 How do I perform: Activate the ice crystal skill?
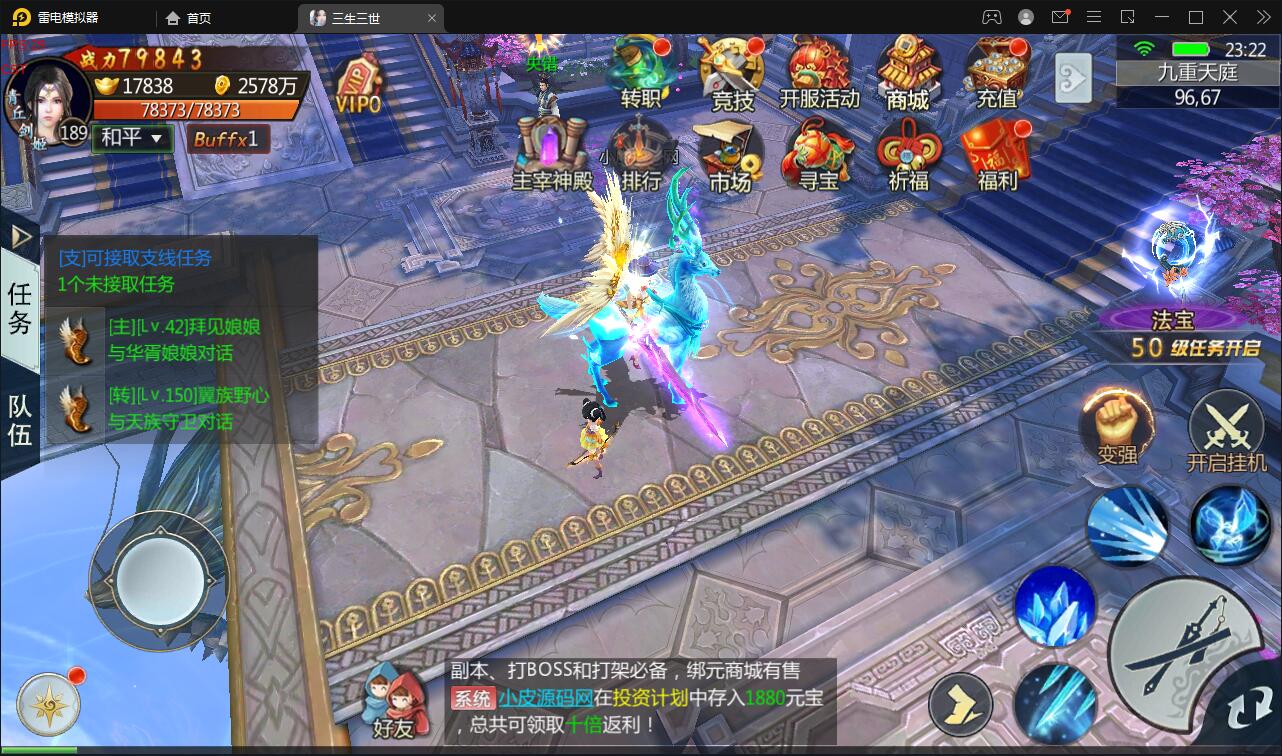1055,607
